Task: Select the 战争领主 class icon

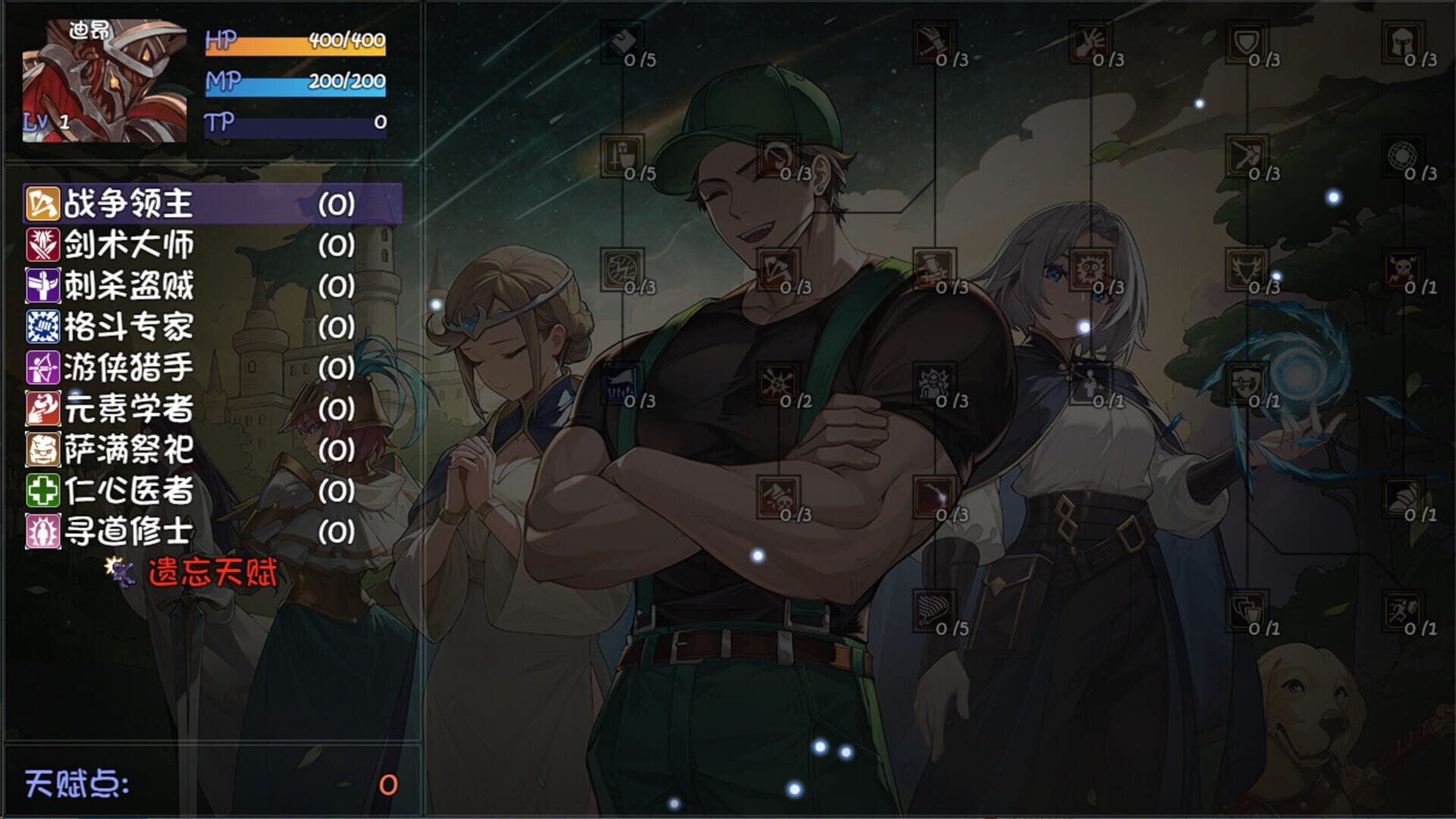Action: (x=43, y=202)
